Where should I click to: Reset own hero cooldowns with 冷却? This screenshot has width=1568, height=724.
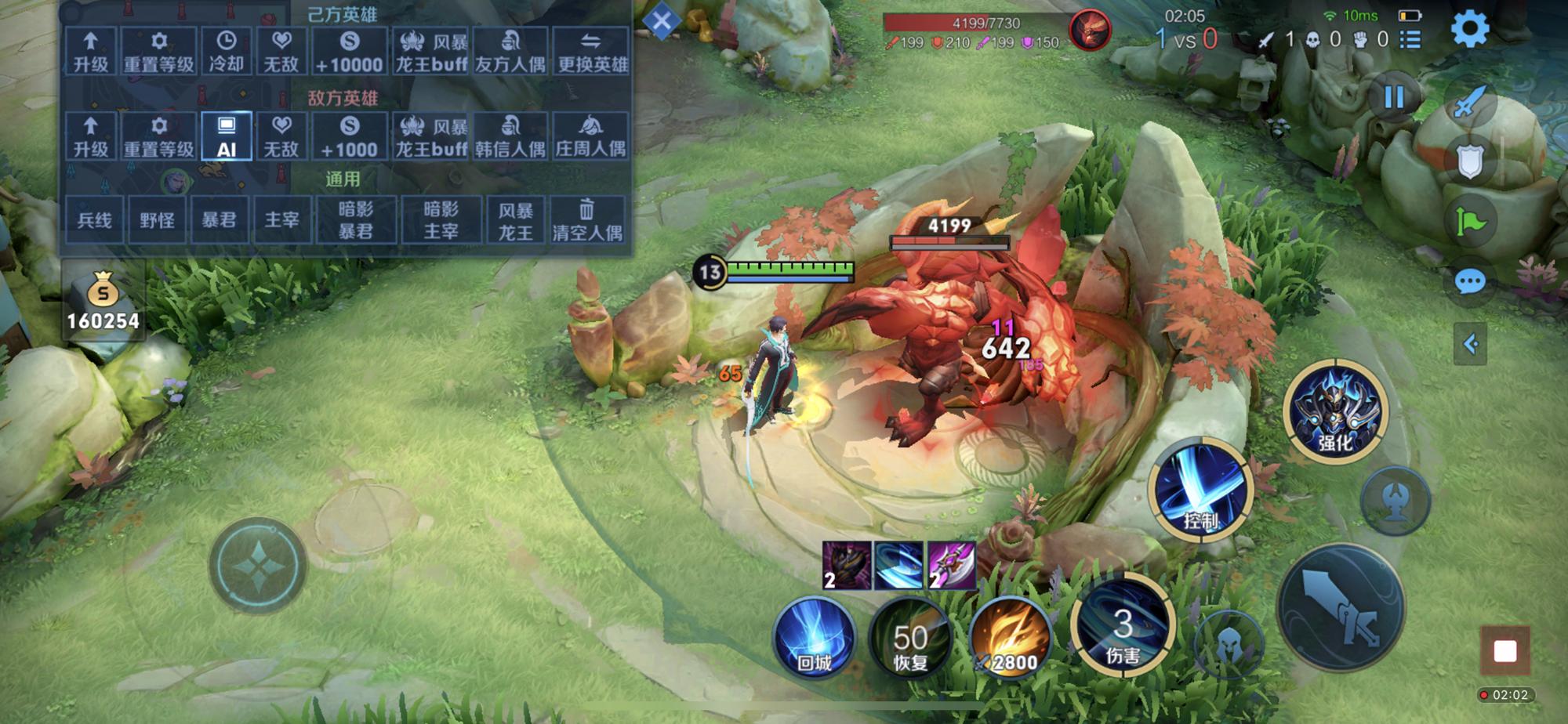[x=226, y=52]
